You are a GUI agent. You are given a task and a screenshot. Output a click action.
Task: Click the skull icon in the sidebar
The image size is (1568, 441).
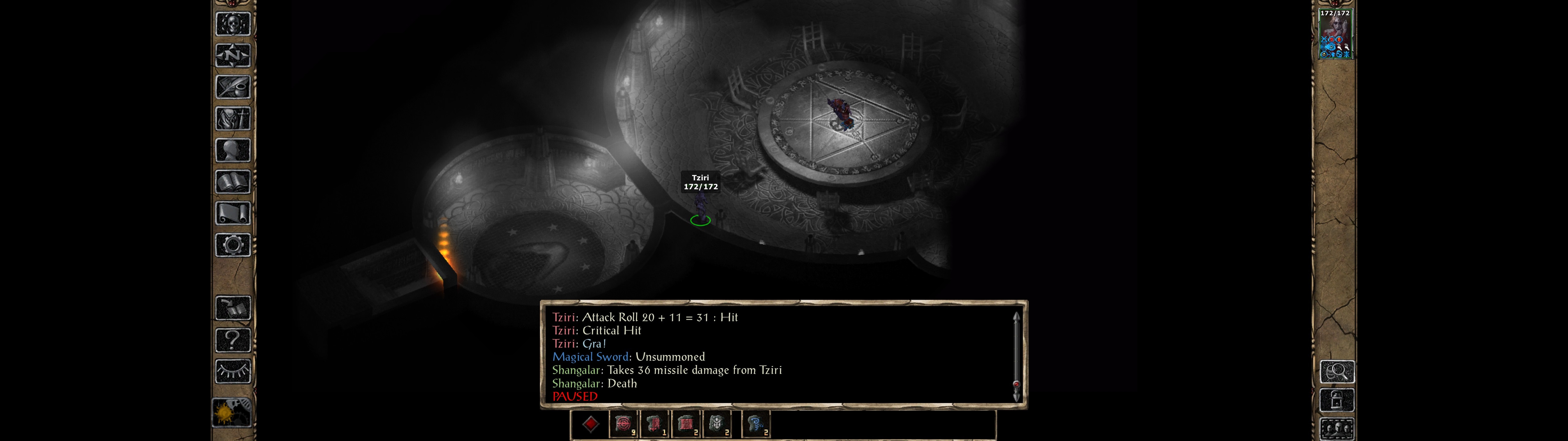click(232, 24)
